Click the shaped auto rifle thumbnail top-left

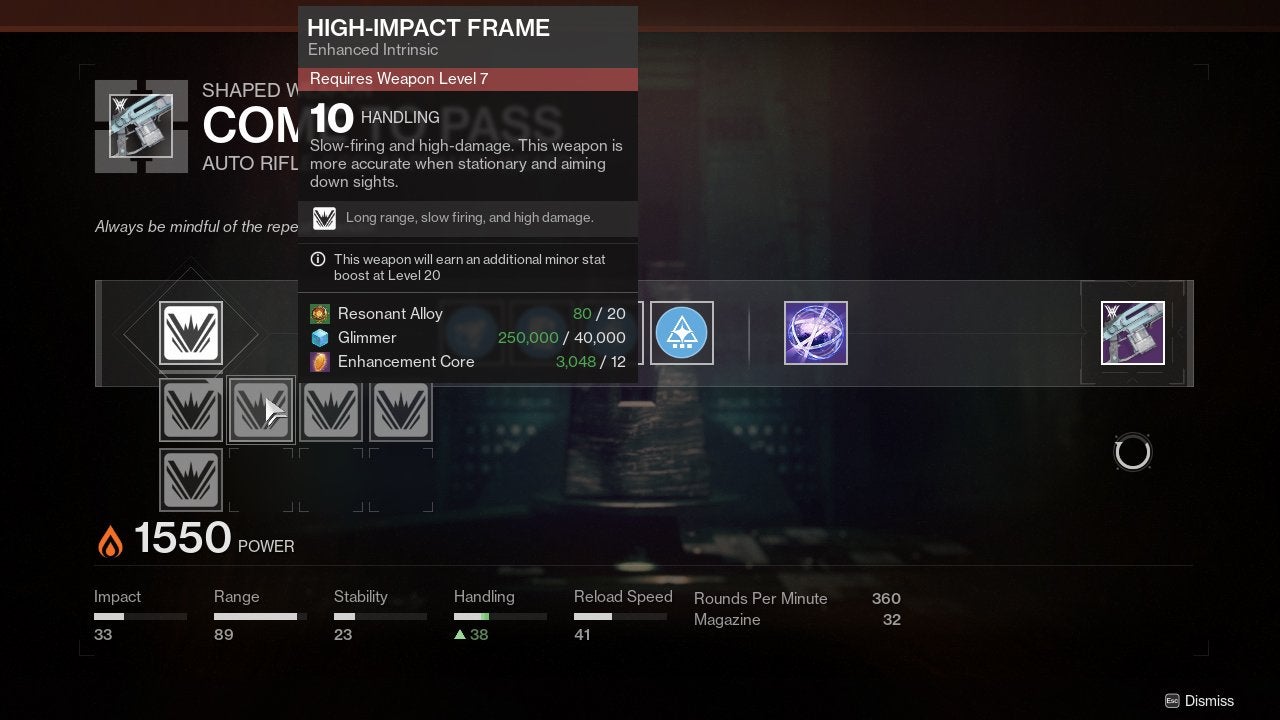[x=140, y=126]
